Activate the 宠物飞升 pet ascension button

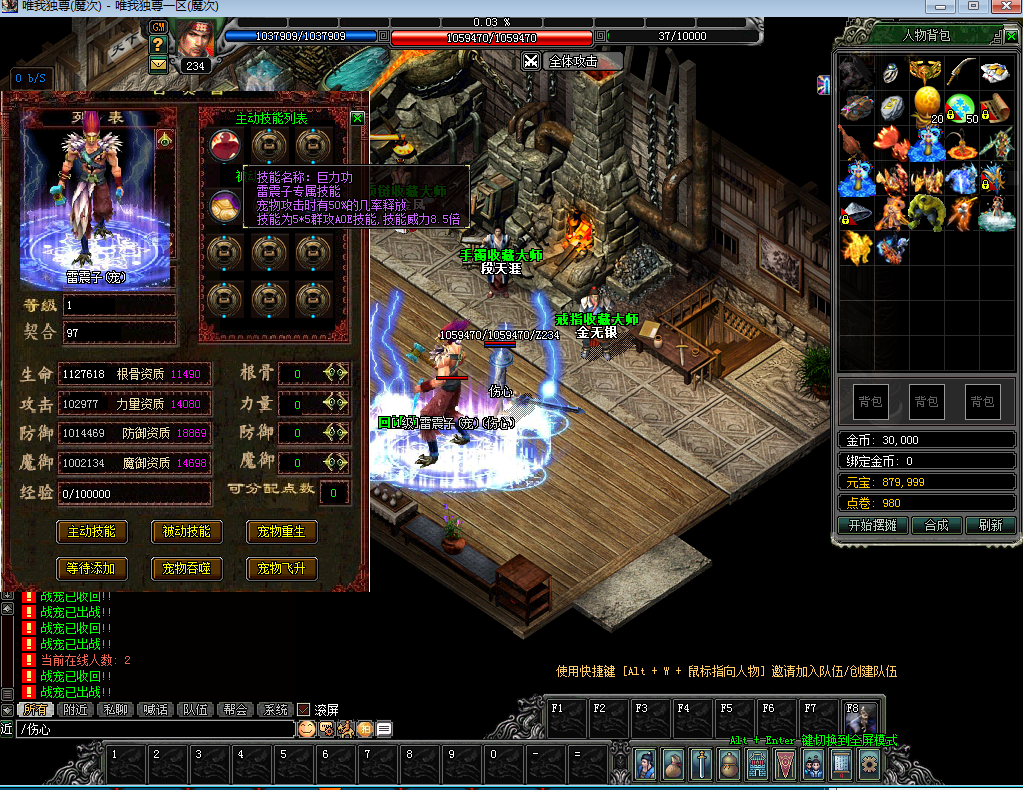[281, 568]
